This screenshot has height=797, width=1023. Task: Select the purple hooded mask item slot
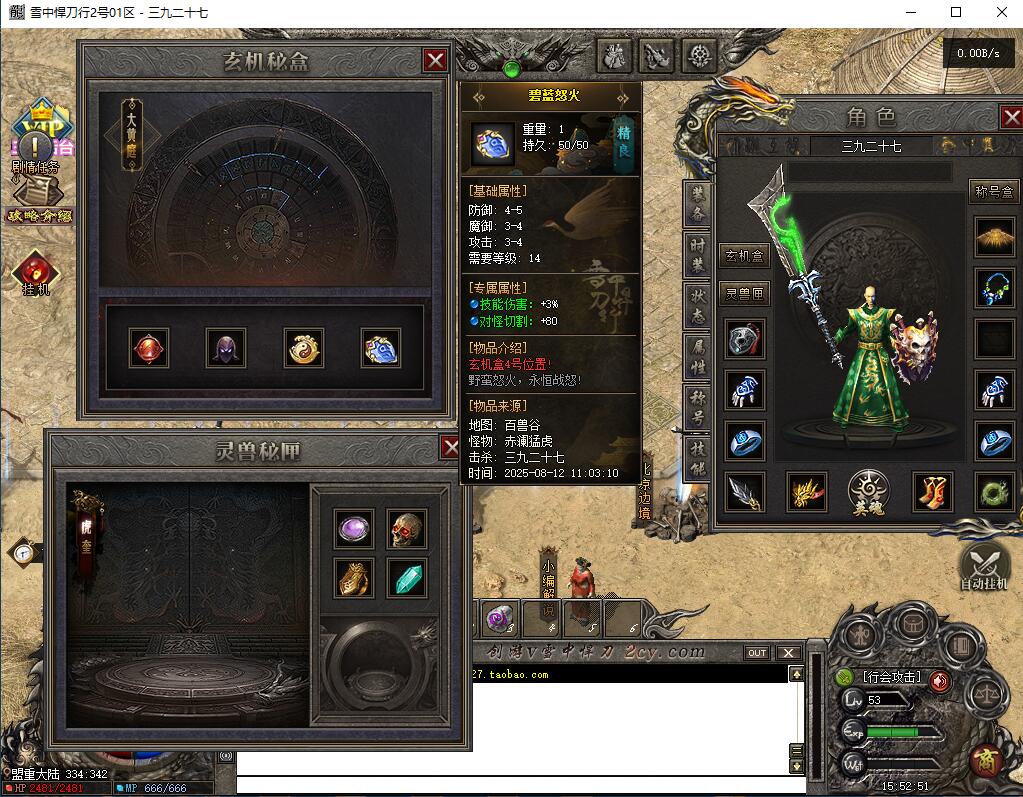click(x=225, y=348)
